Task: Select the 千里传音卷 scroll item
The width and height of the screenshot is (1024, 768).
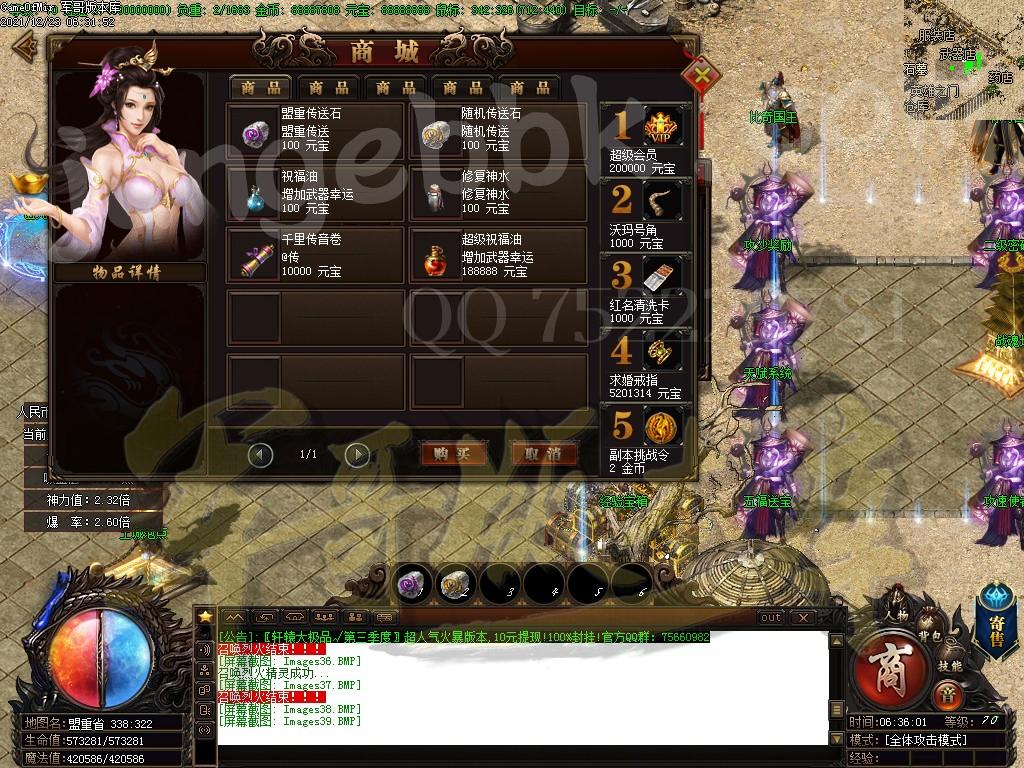Action: click(316, 255)
